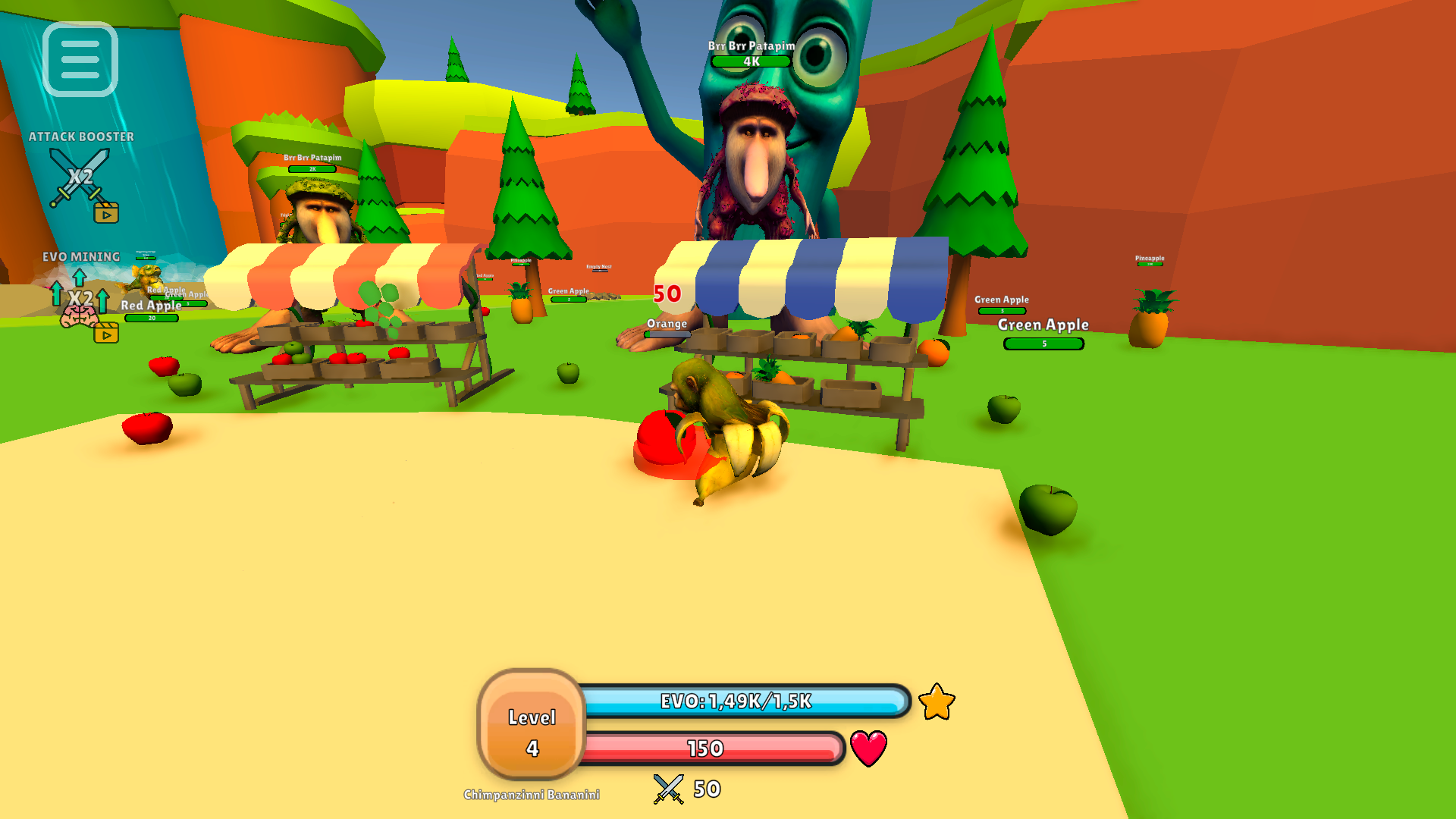Screen dimensions: 1456x819
Task: Click the Orange health bar at the blue stall
Action: click(x=667, y=333)
